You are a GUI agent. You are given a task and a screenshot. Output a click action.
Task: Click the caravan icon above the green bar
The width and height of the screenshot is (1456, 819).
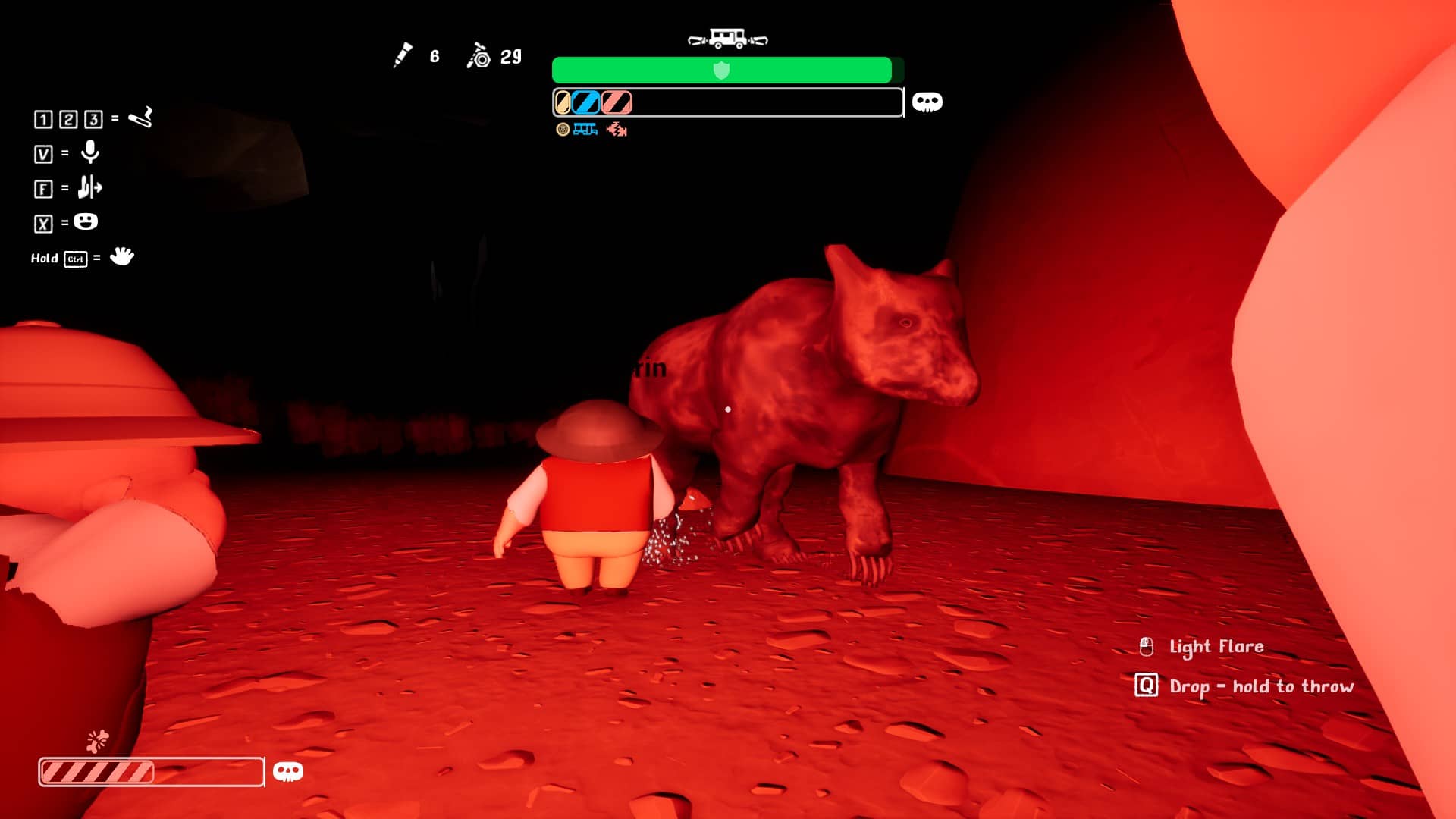pyautogui.click(x=727, y=38)
